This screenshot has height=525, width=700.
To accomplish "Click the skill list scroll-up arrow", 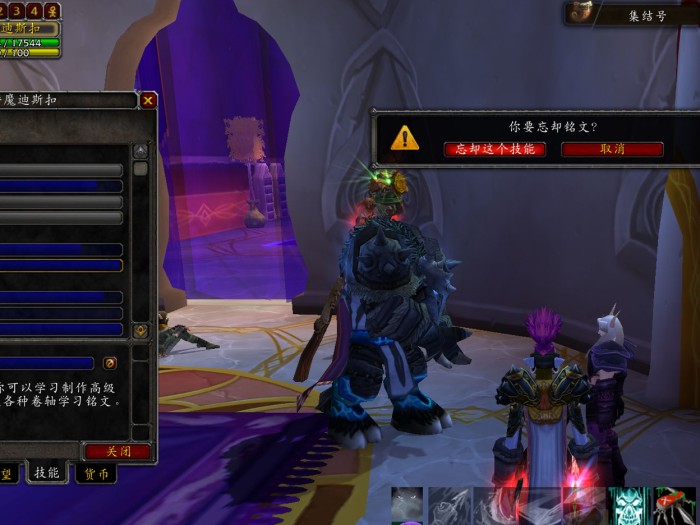I will coord(141,150).
